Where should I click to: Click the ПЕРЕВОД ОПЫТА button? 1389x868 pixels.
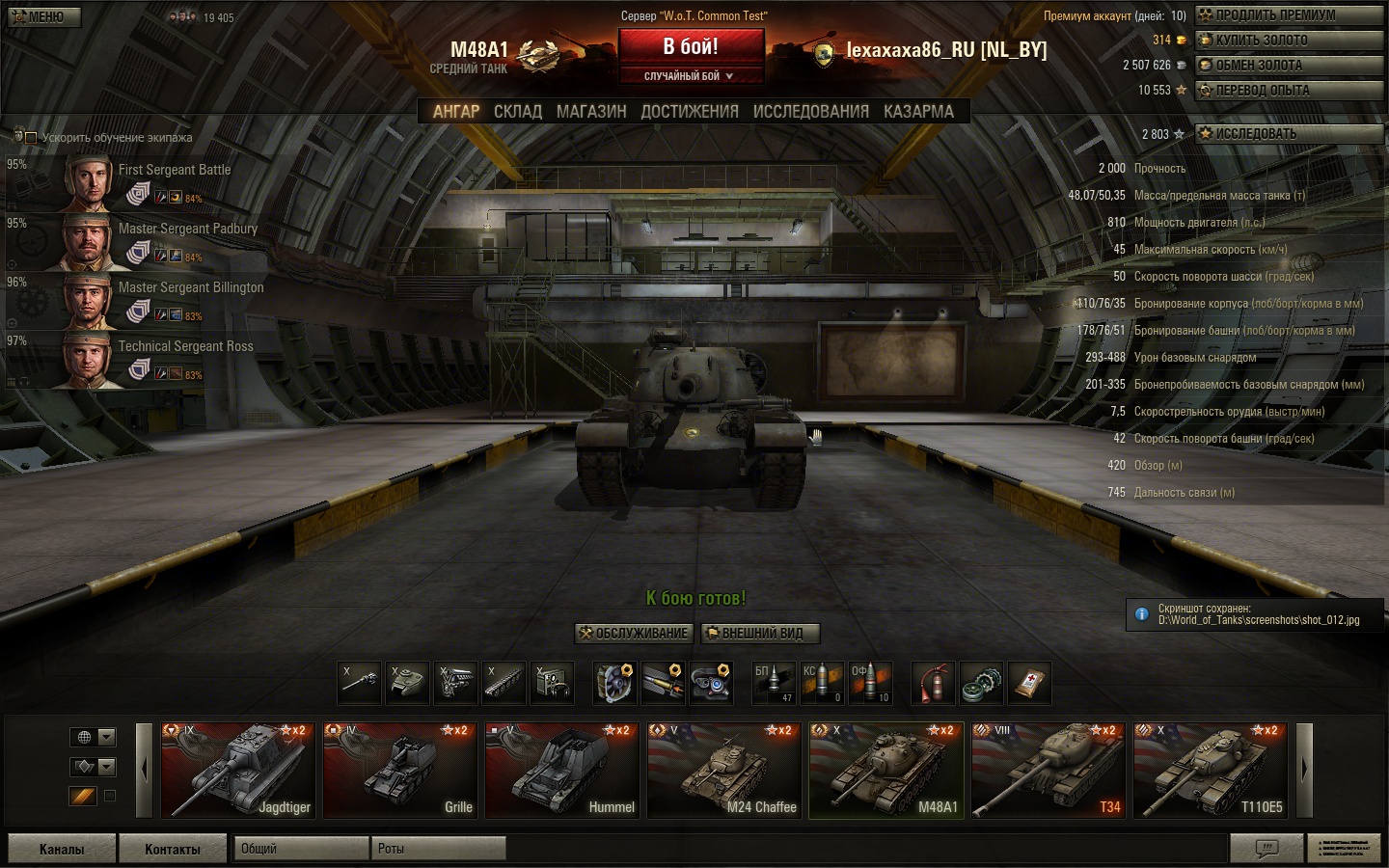(x=1289, y=91)
